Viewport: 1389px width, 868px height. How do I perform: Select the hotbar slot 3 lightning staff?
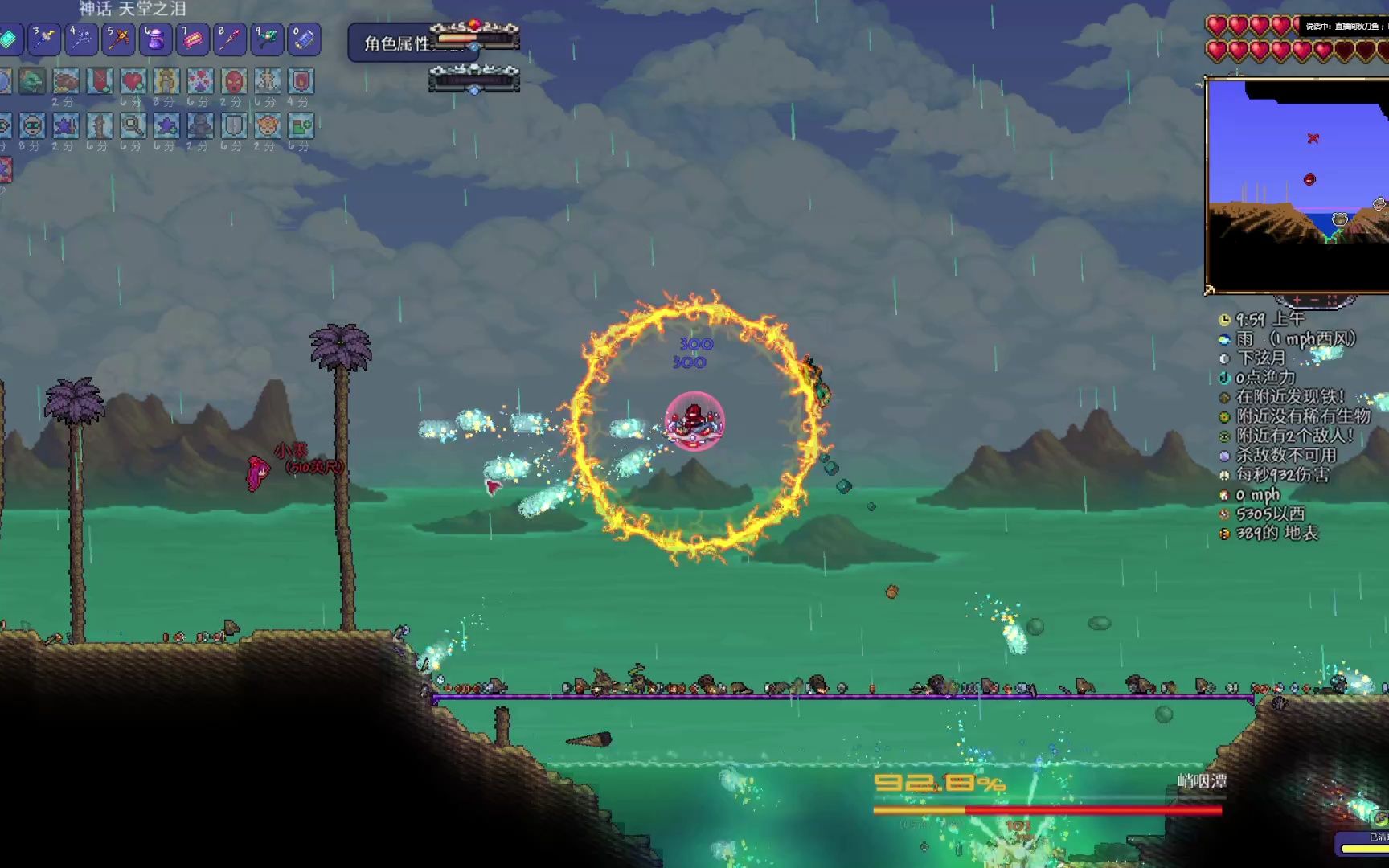(44, 39)
